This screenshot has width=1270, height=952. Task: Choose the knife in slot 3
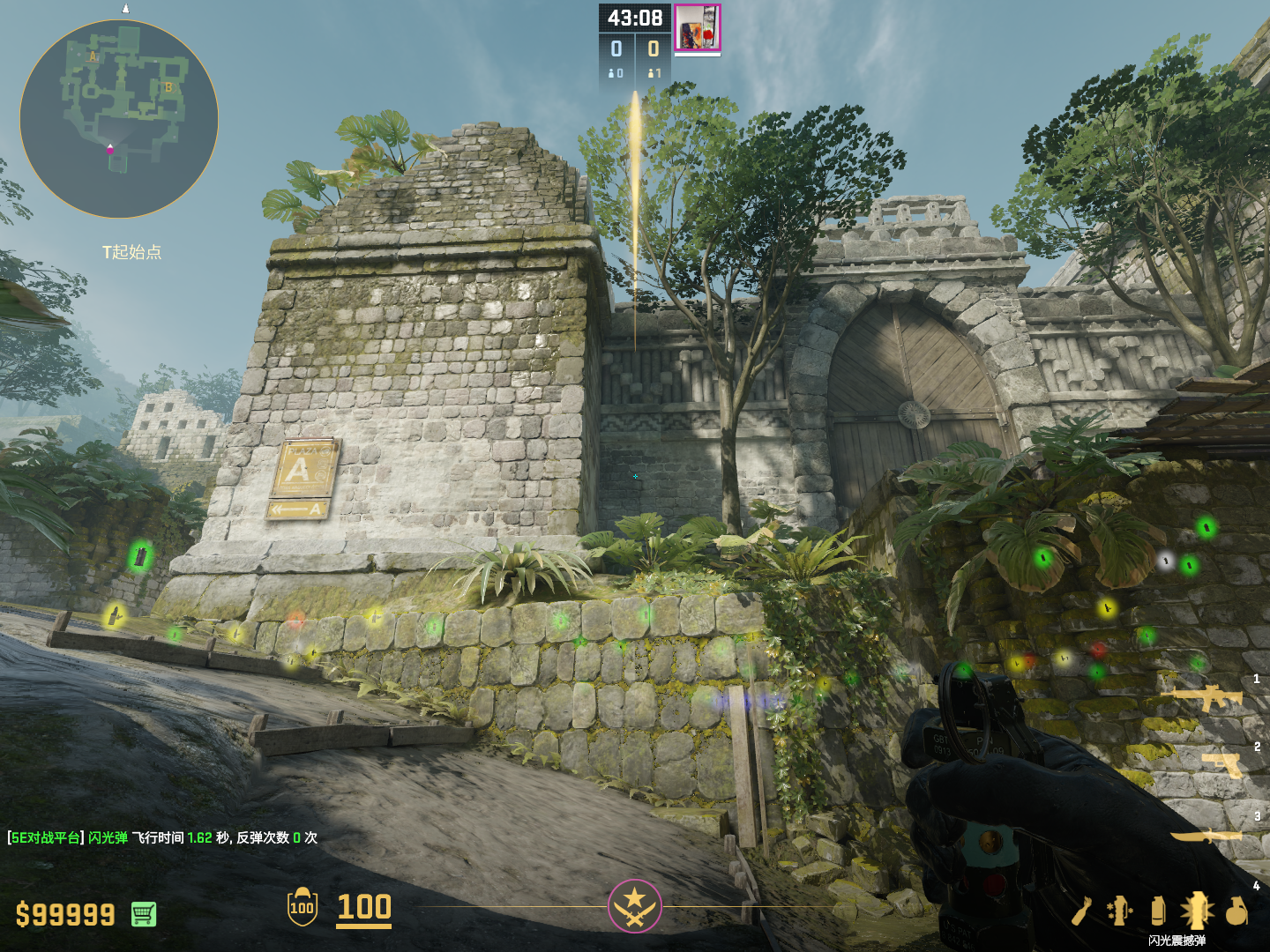tap(1207, 836)
